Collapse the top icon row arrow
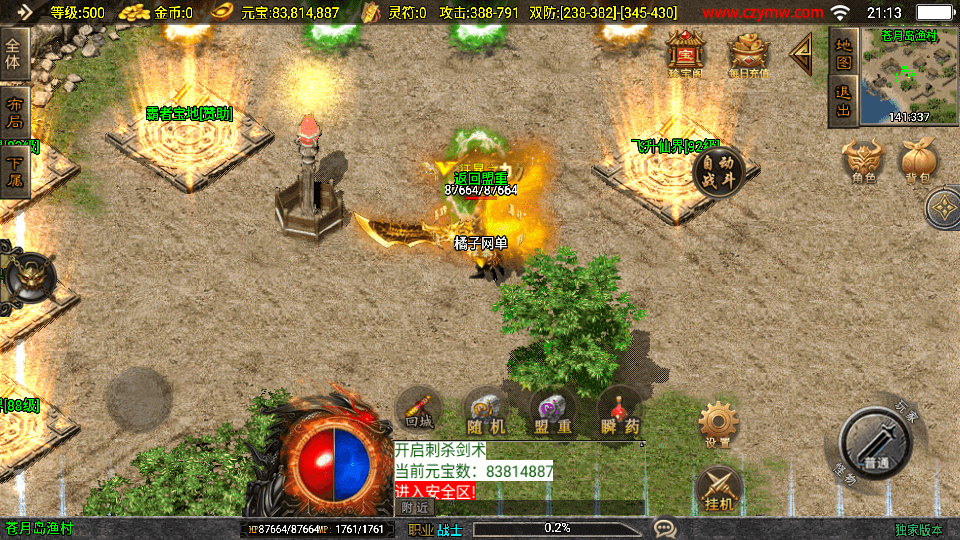Screen dimensions: 960x540 803,55
